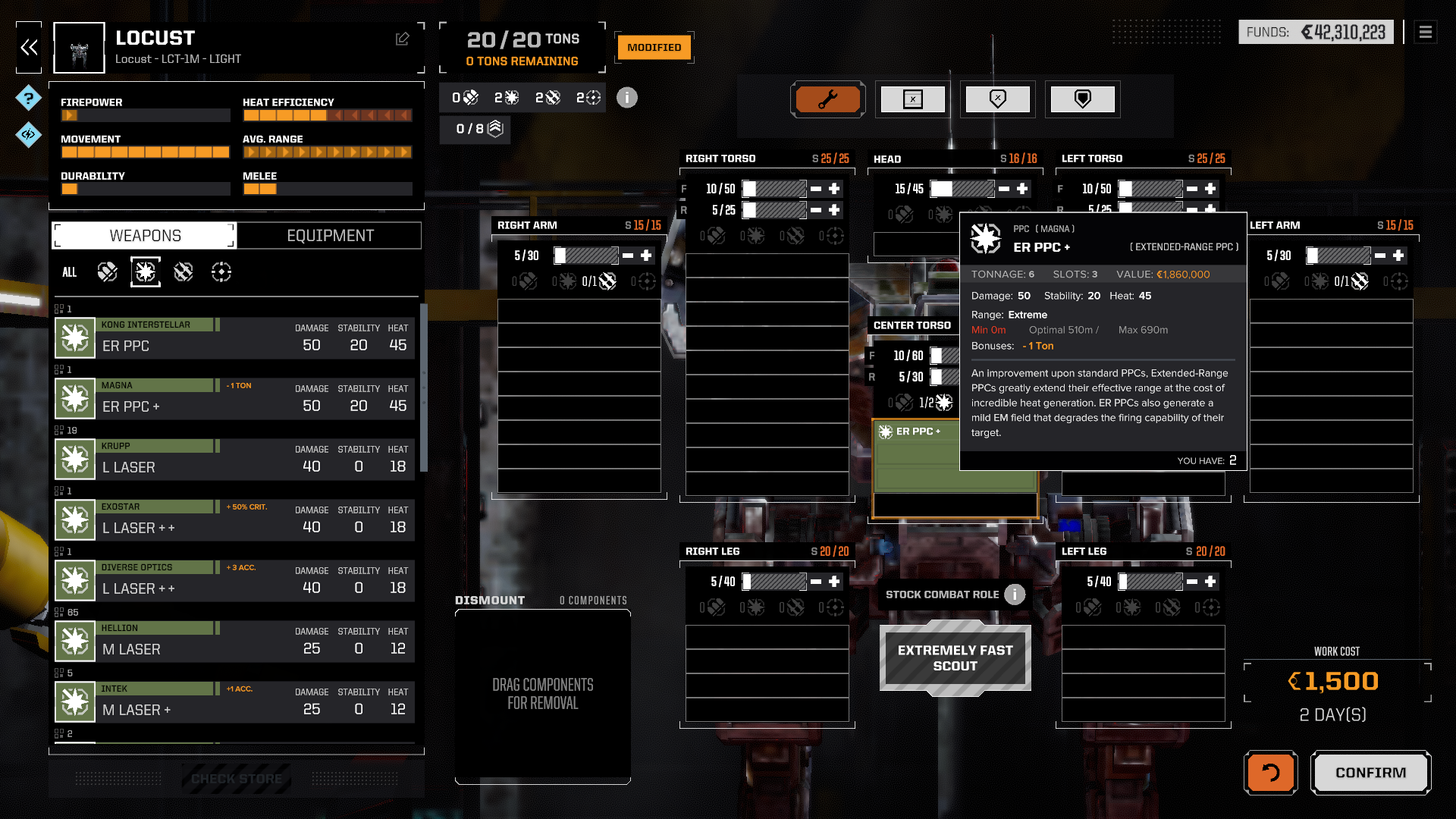Select the installed ER PPC + in Center Torso

[x=918, y=432]
